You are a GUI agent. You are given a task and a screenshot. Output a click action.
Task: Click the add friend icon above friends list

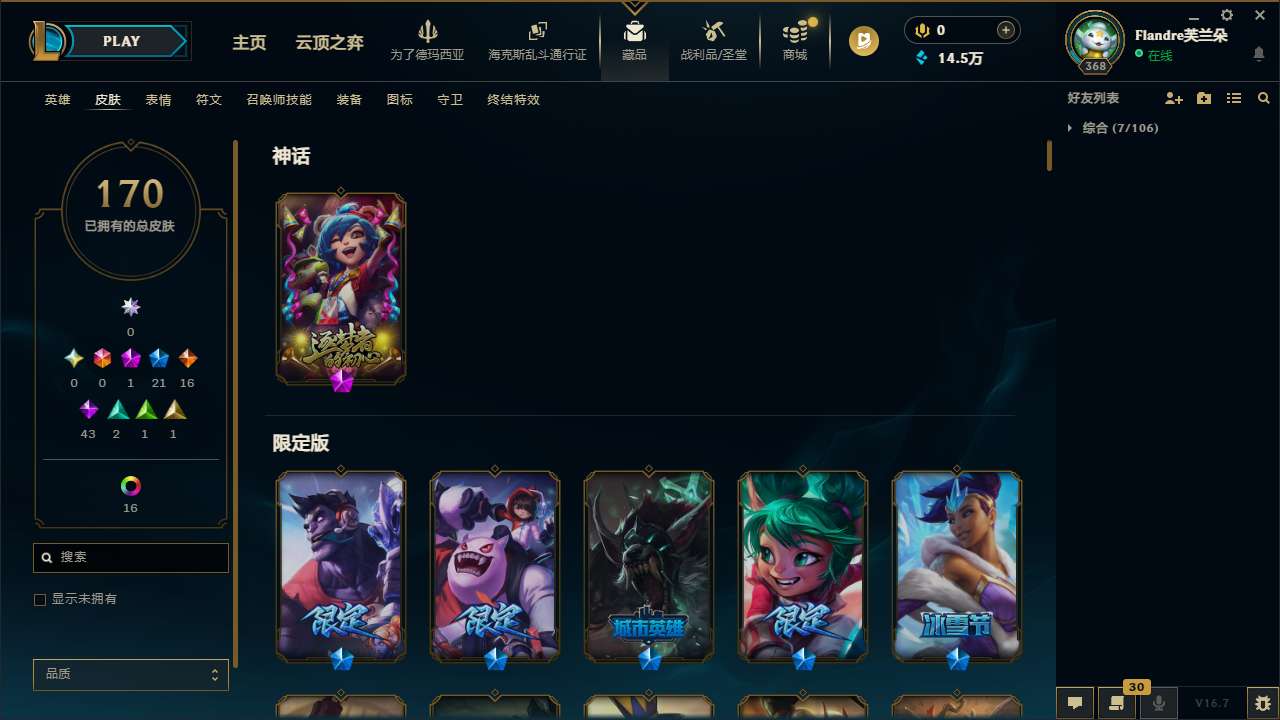[x=1174, y=98]
